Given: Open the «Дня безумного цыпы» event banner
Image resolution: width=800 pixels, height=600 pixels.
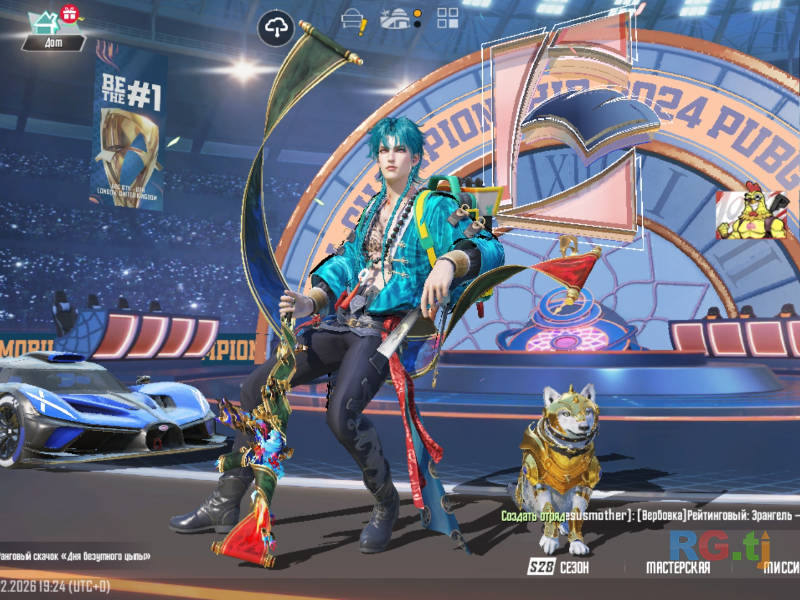Looking at the screenshot, I should [75, 555].
